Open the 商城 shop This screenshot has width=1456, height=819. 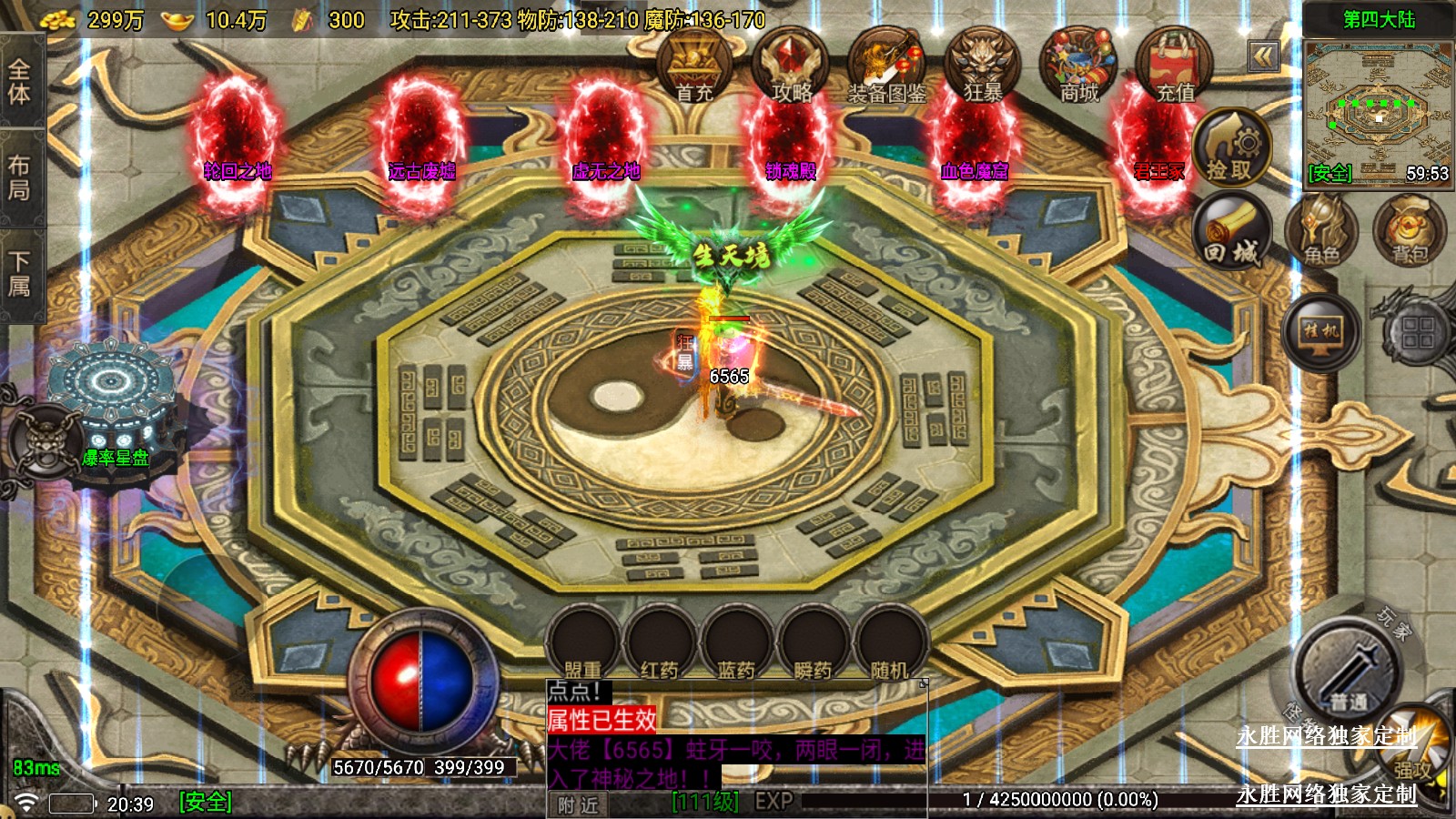[x=1079, y=66]
